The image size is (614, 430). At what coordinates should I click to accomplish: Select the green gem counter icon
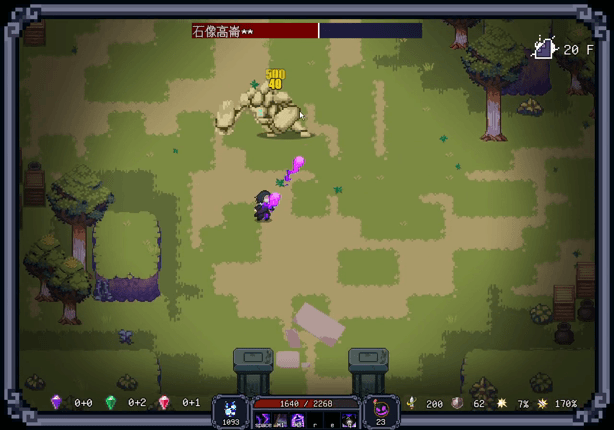[111, 403]
